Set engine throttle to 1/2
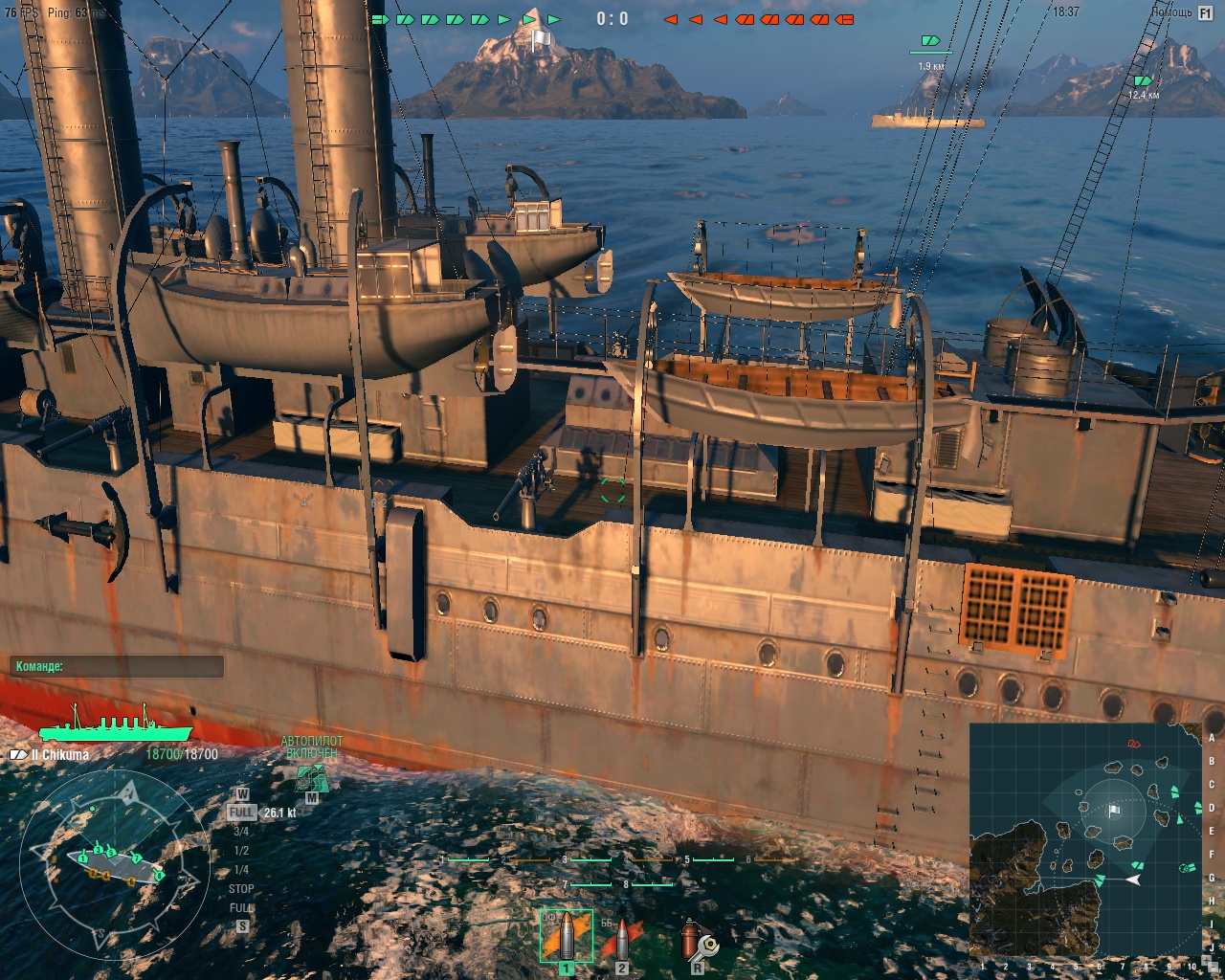This screenshot has width=1225, height=980. 241,851
